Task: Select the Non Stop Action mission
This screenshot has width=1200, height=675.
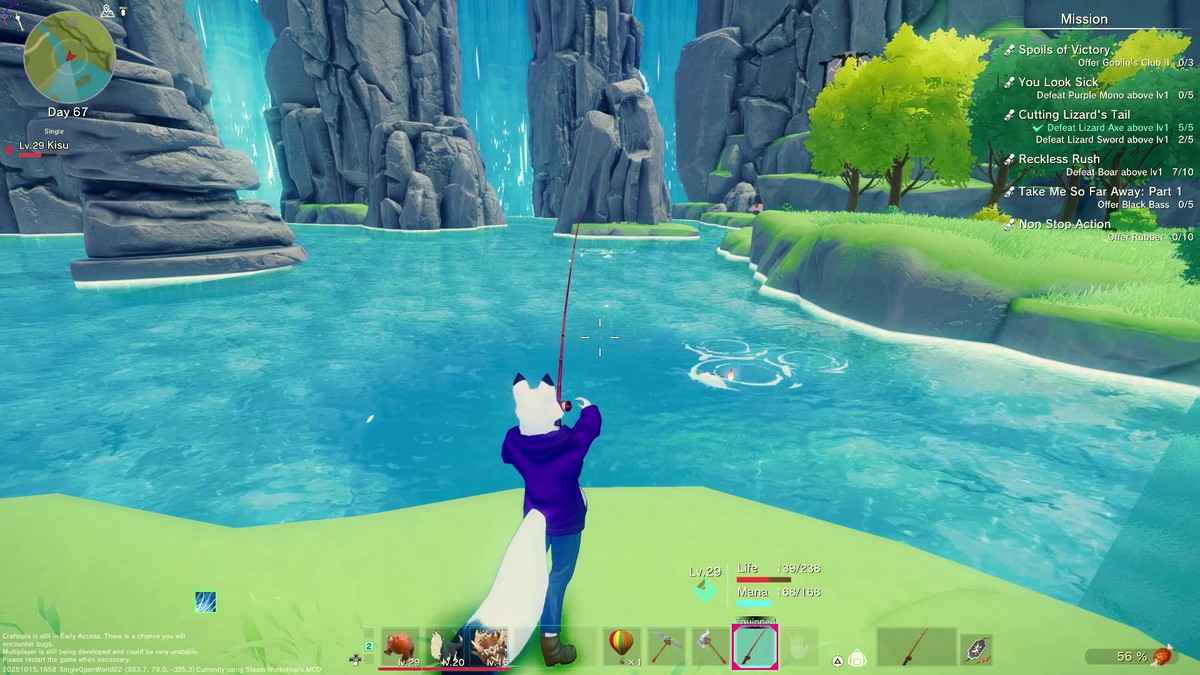Action: [1064, 224]
